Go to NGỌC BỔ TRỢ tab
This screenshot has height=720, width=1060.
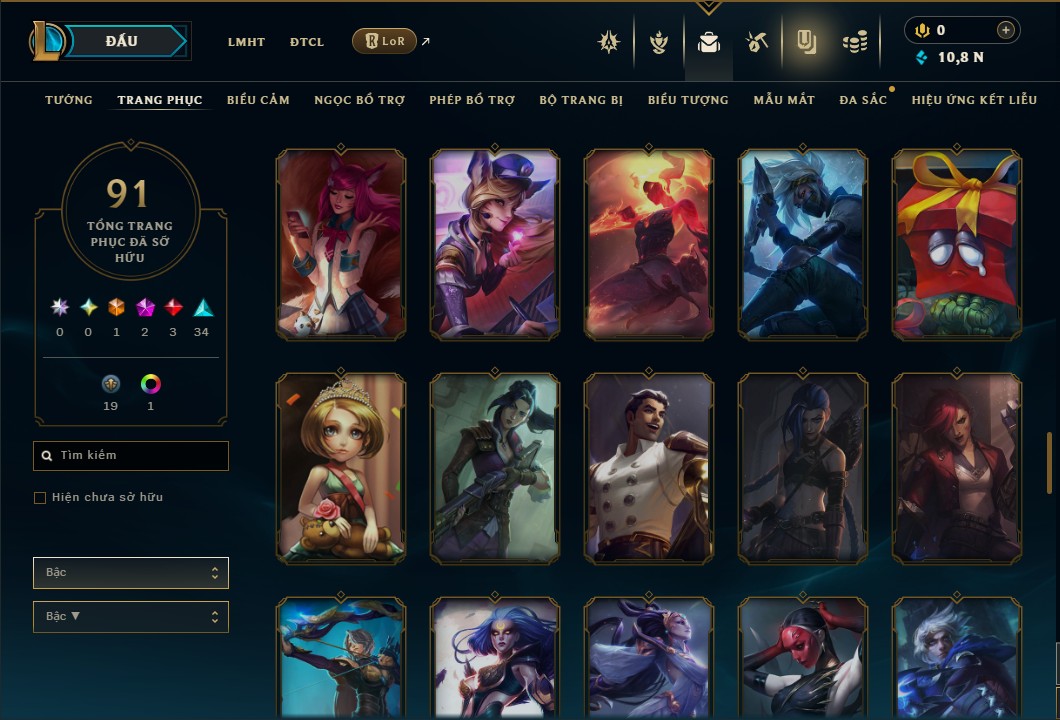coord(359,100)
